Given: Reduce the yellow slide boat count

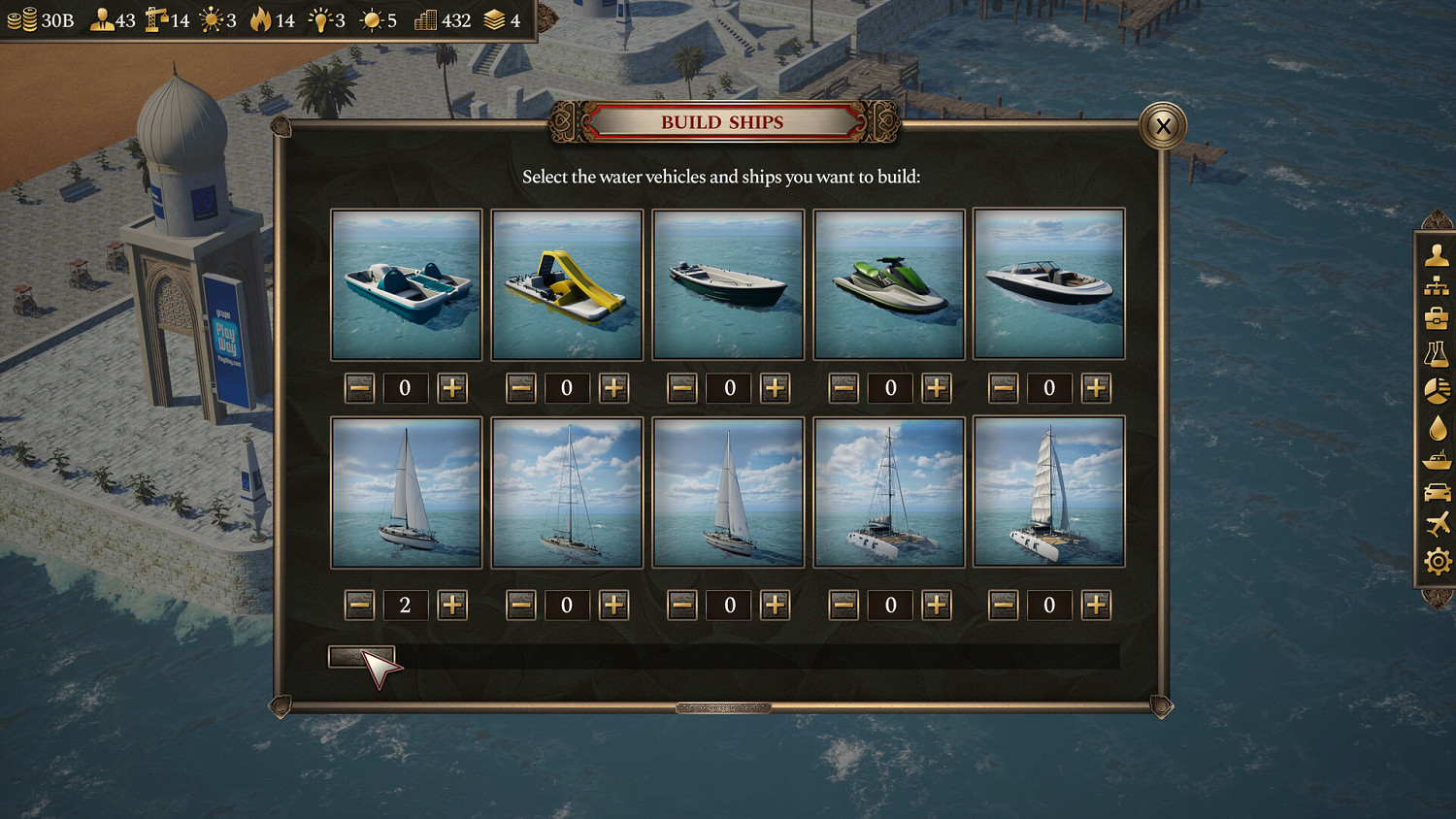Looking at the screenshot, I should (x=520, y=388).
